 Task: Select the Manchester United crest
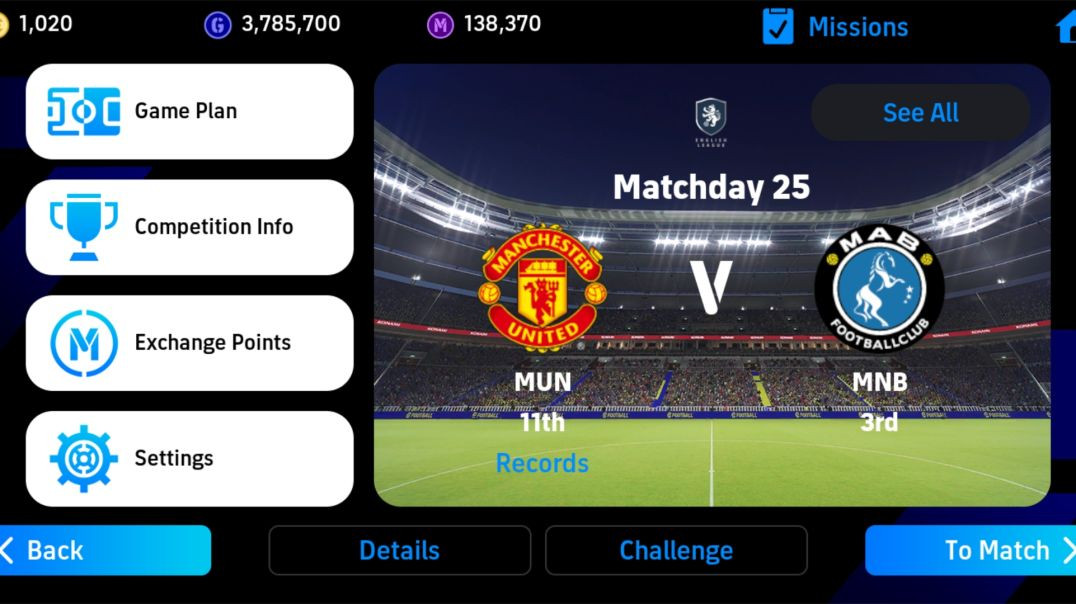click(543, 288)
